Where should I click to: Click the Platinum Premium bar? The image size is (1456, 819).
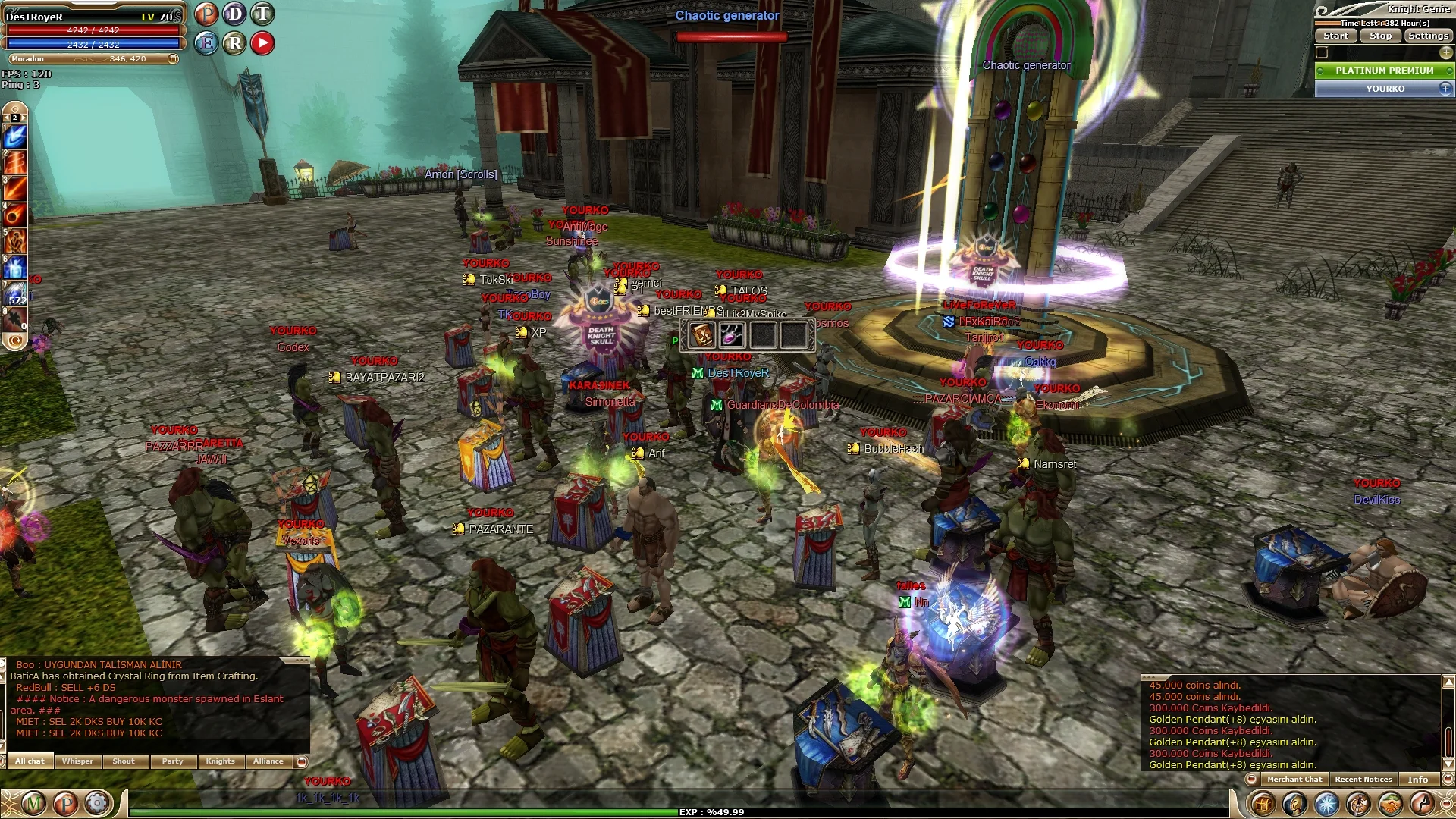pos(1384,71)
